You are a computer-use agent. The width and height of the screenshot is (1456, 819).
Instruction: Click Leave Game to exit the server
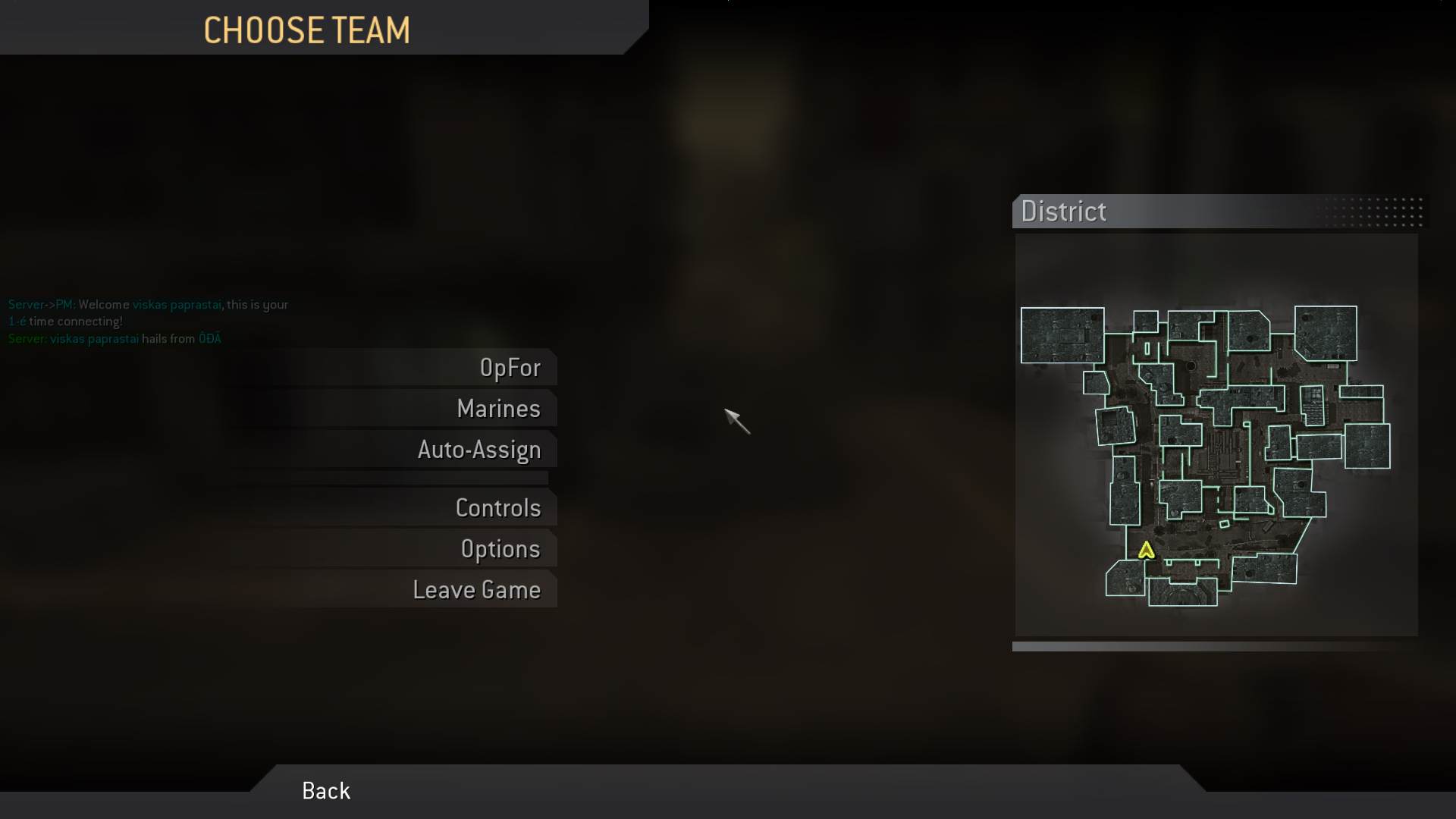[477, 589]
